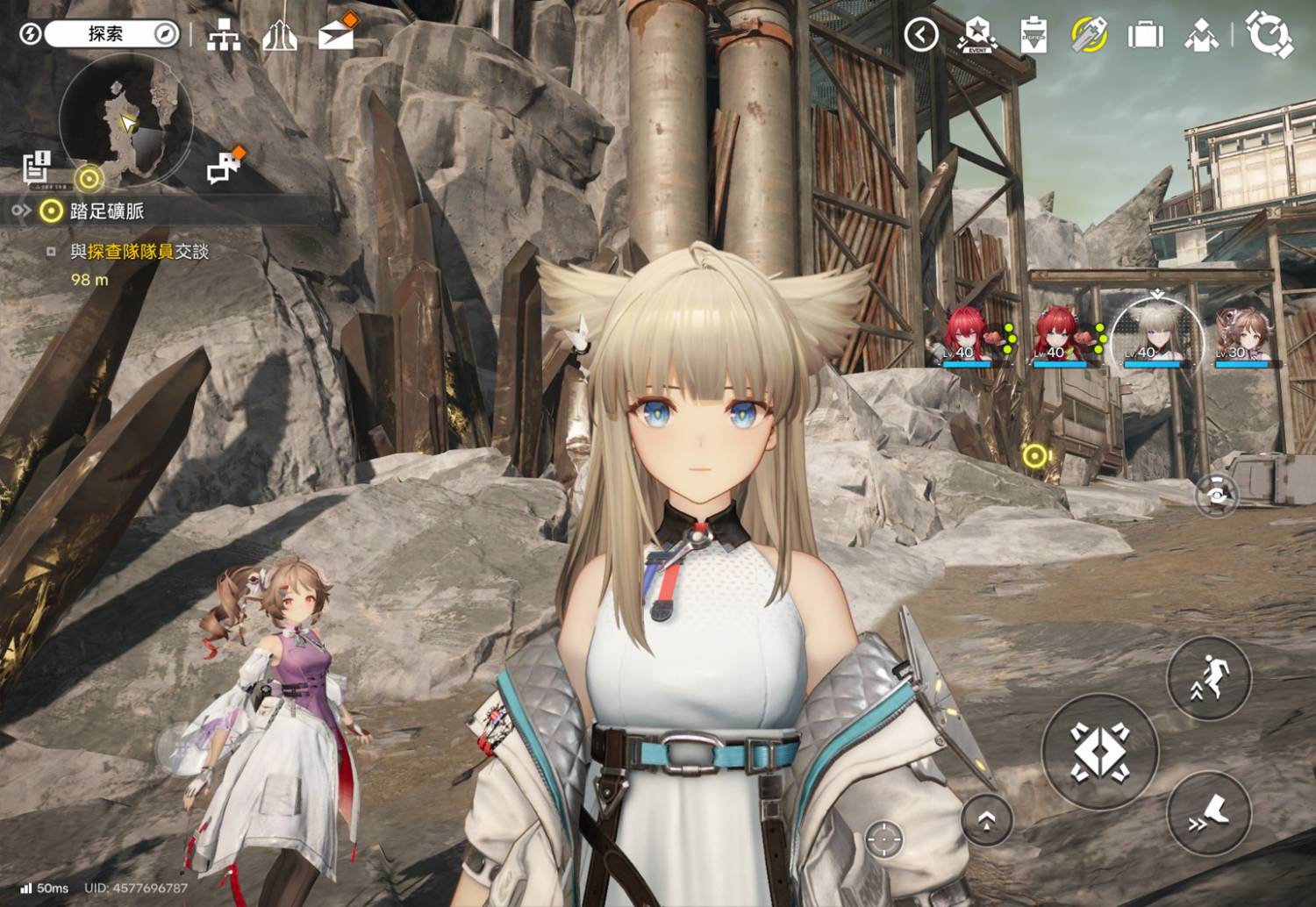1316x907 pixels.
Task: Open the mission log document icon
Action: pyautogui.click(x=37, y=168)
